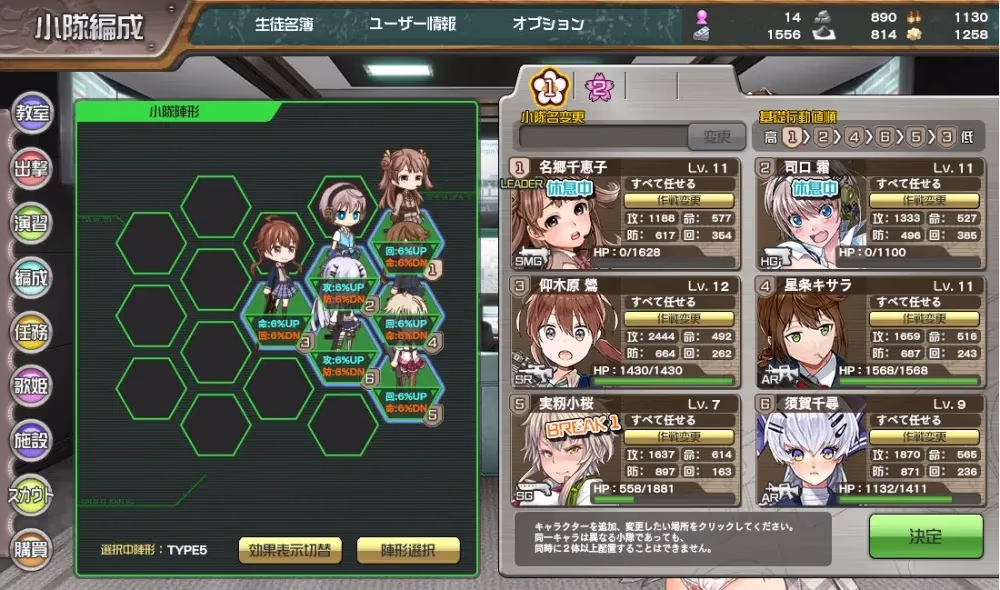Toggle 効果表示切替 effect display

pyautogui.click(x=290, y=550)
